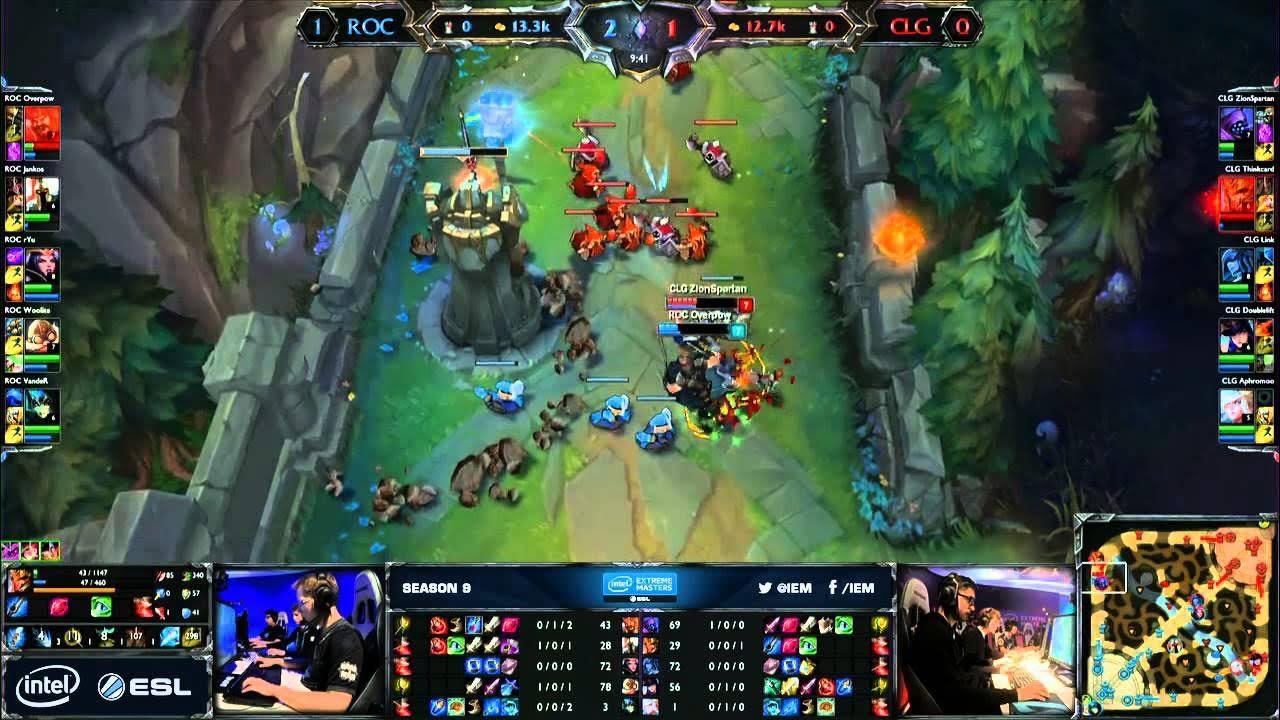Open the /IEM Facebook page link
Viewport: 1280px width, 720px height.
click(x=860, y=588)
